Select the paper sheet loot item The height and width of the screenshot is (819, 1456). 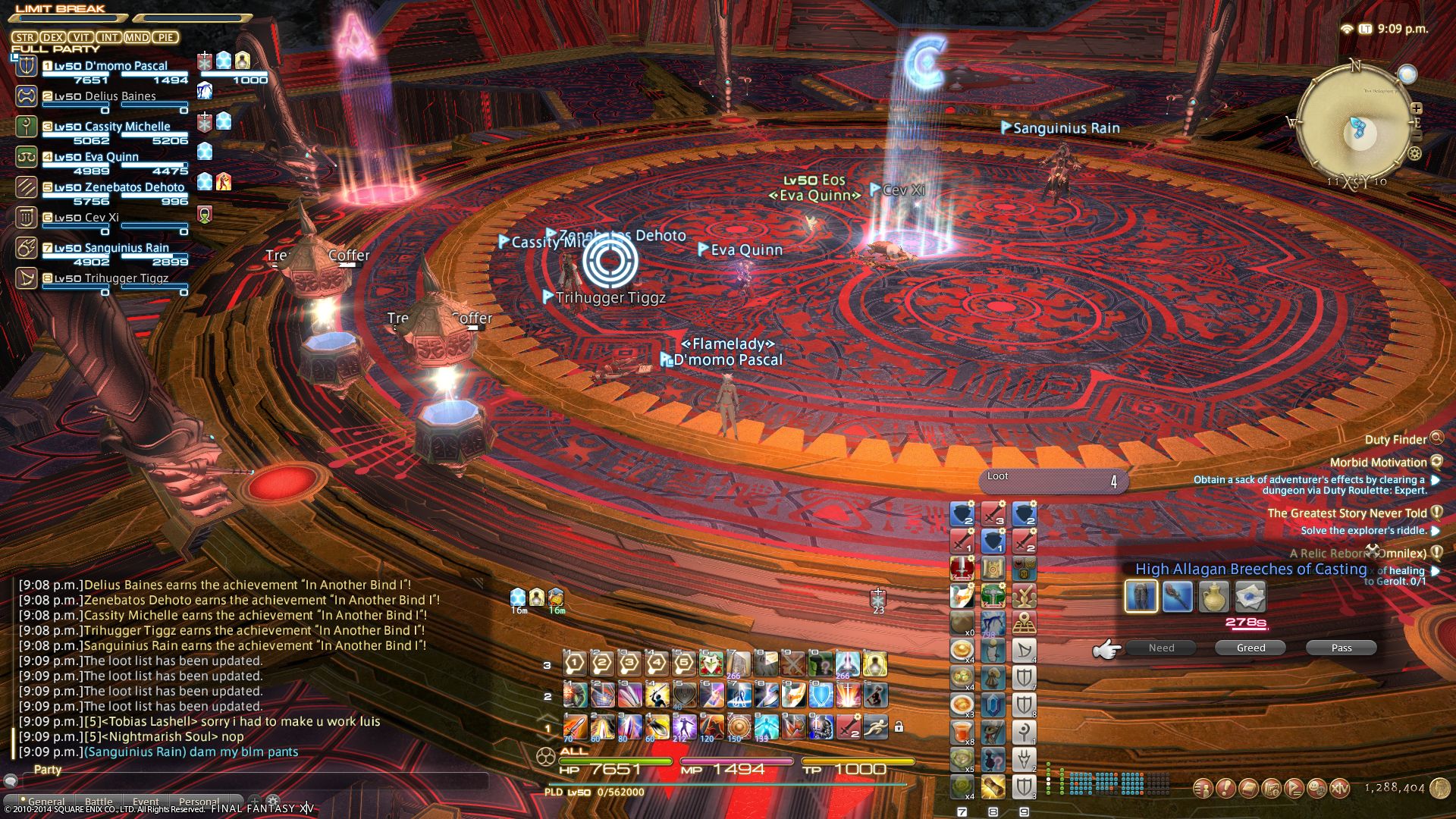1250,597
